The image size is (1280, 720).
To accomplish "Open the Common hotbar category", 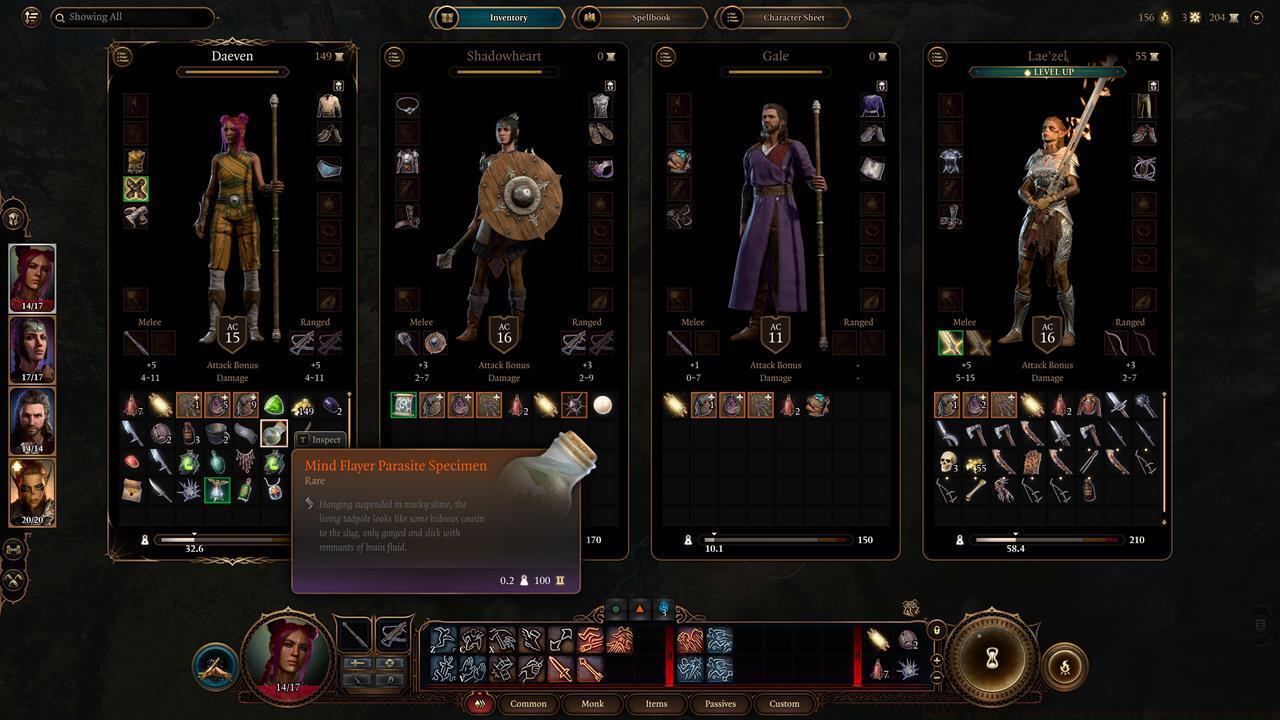I will pyautogui.click(x=528, y=703).
